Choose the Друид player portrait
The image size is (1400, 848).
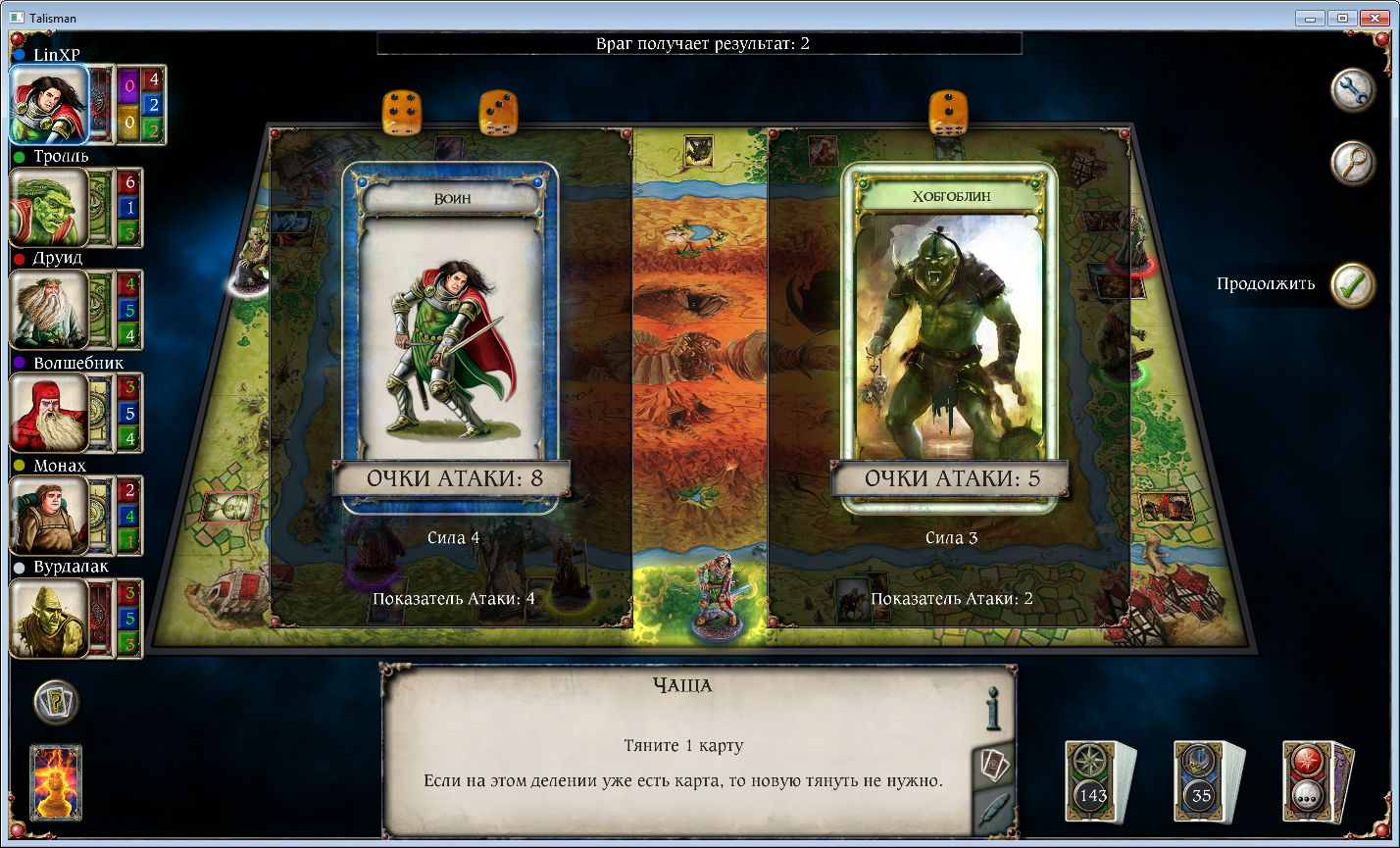48,309
